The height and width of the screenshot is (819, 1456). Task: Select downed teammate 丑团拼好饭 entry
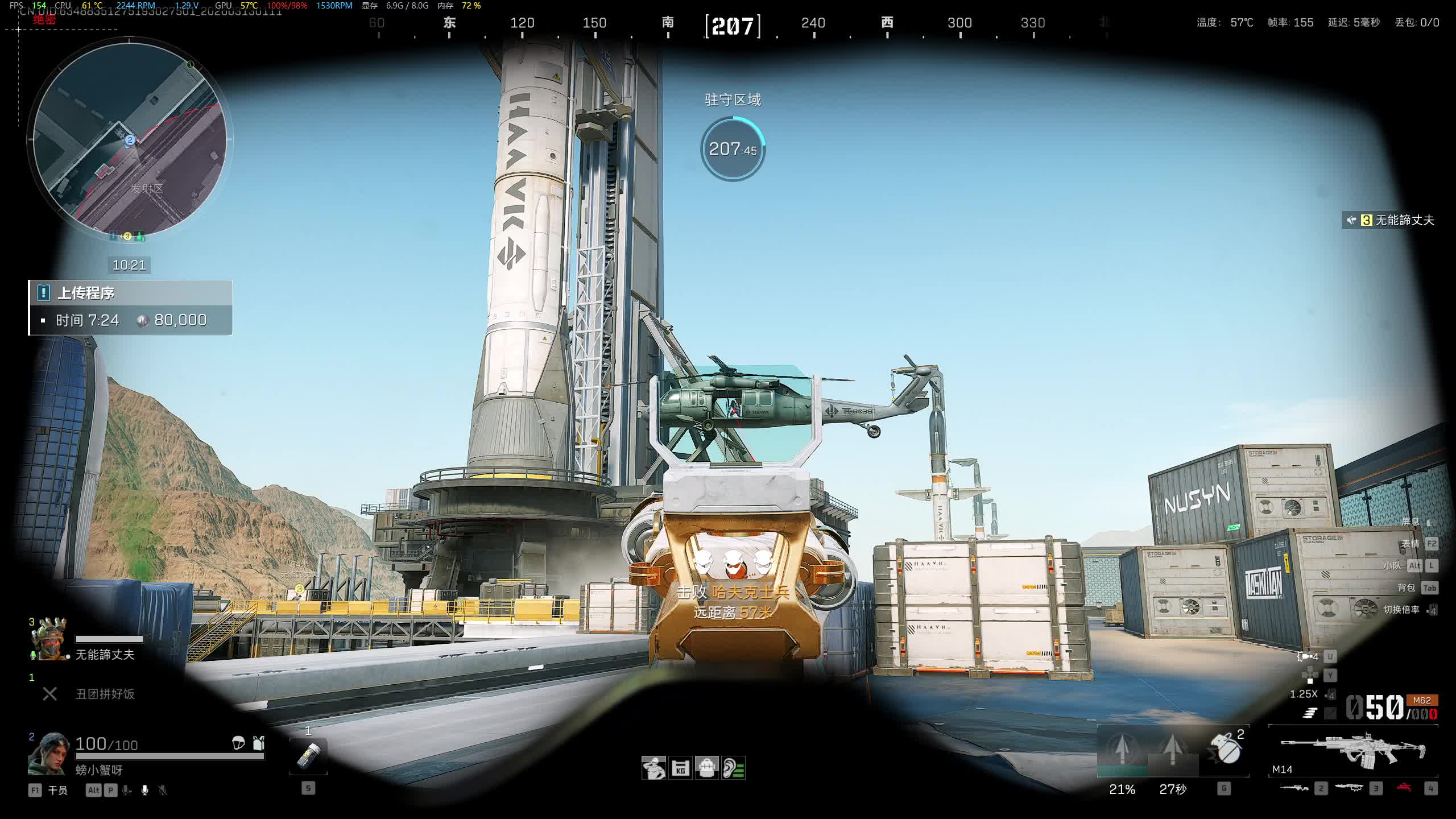tap(105, 694)
